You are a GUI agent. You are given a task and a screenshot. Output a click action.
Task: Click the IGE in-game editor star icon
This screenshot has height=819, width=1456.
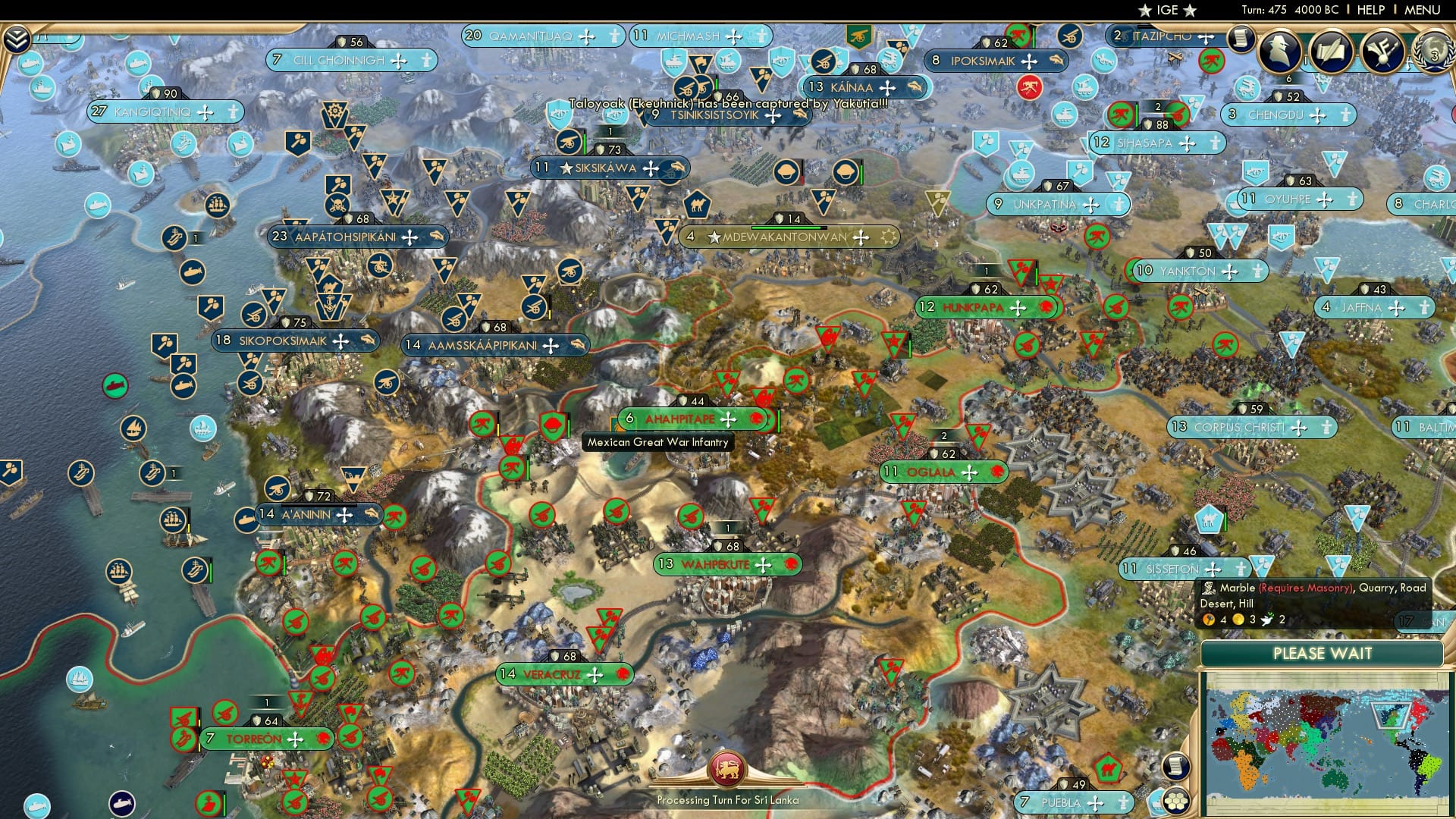tap(1144, 11)
